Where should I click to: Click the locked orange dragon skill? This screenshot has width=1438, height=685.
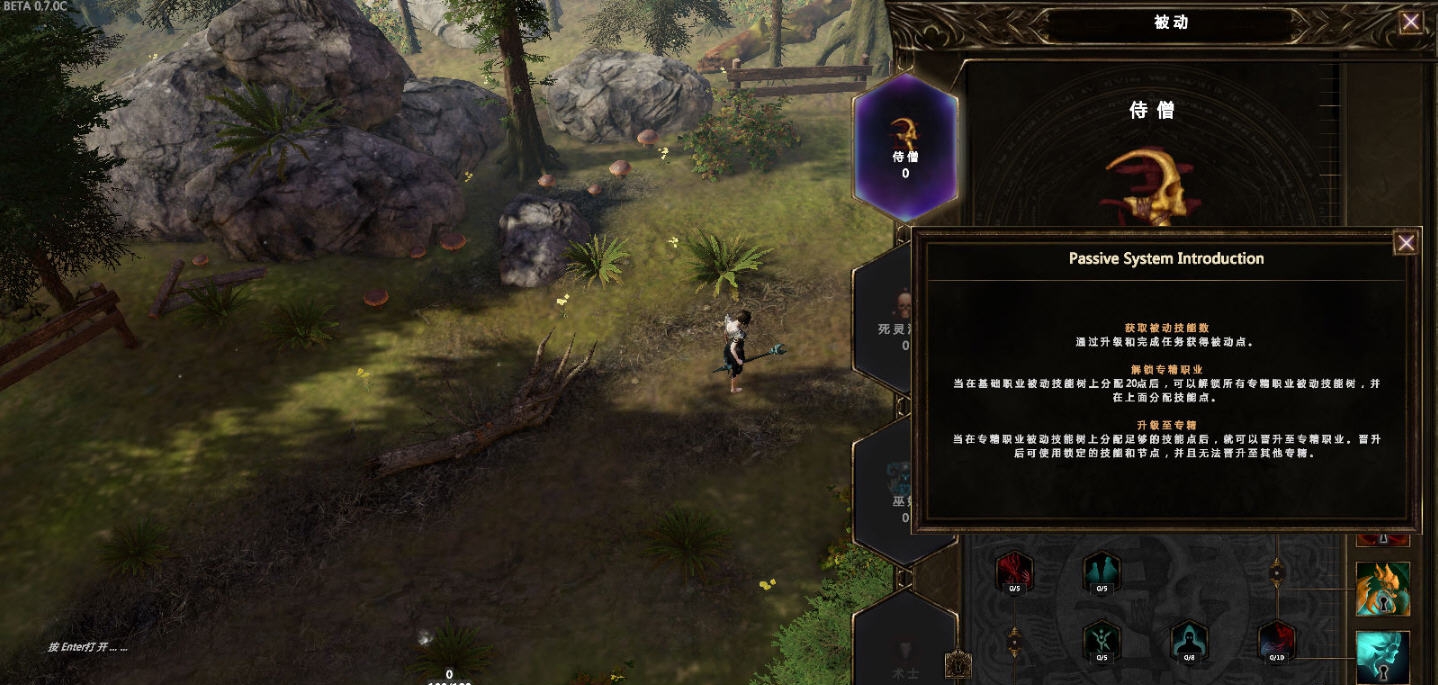[1383, 589]
